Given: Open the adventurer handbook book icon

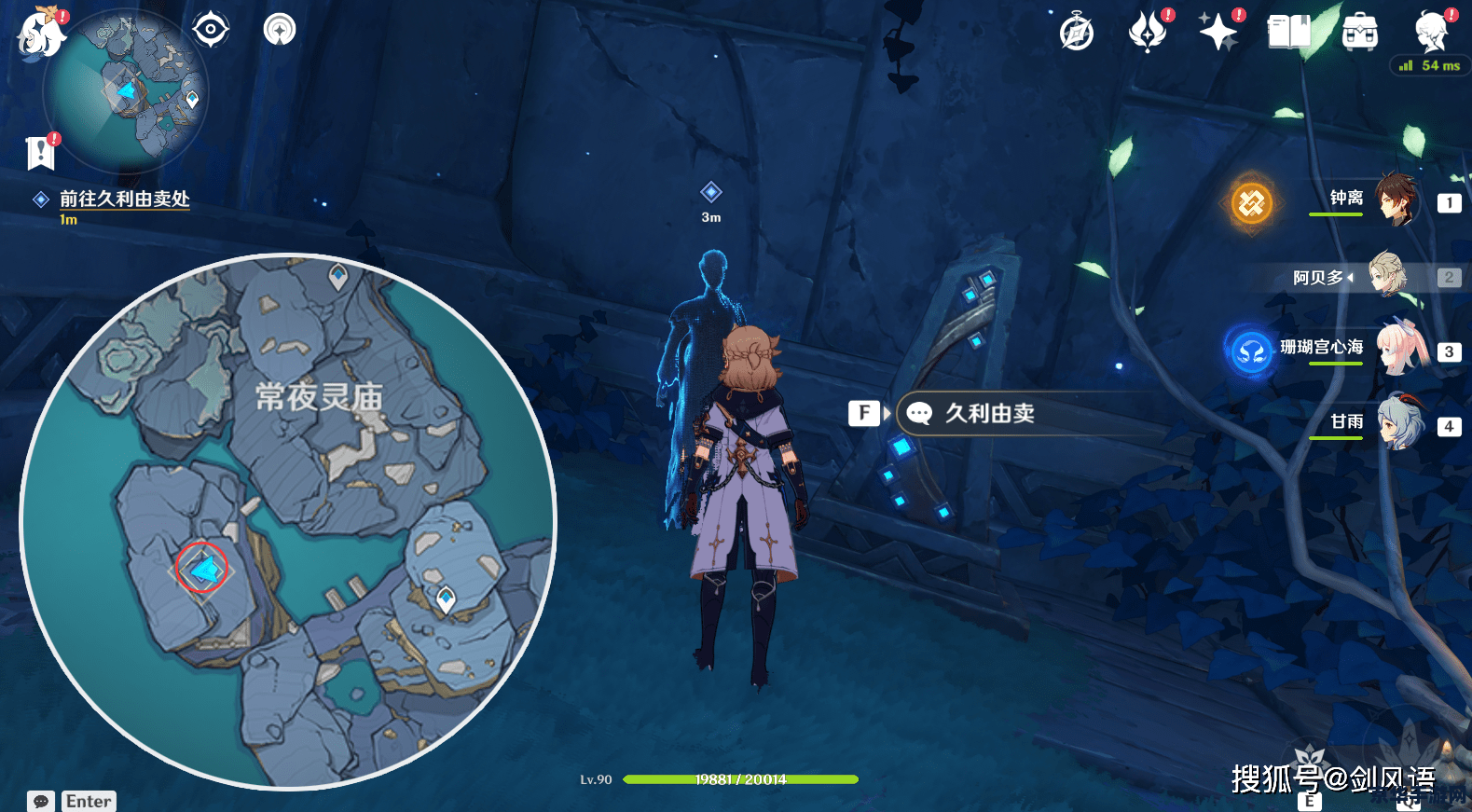Looking at the screenshot, I should (x=1289, y=34).
